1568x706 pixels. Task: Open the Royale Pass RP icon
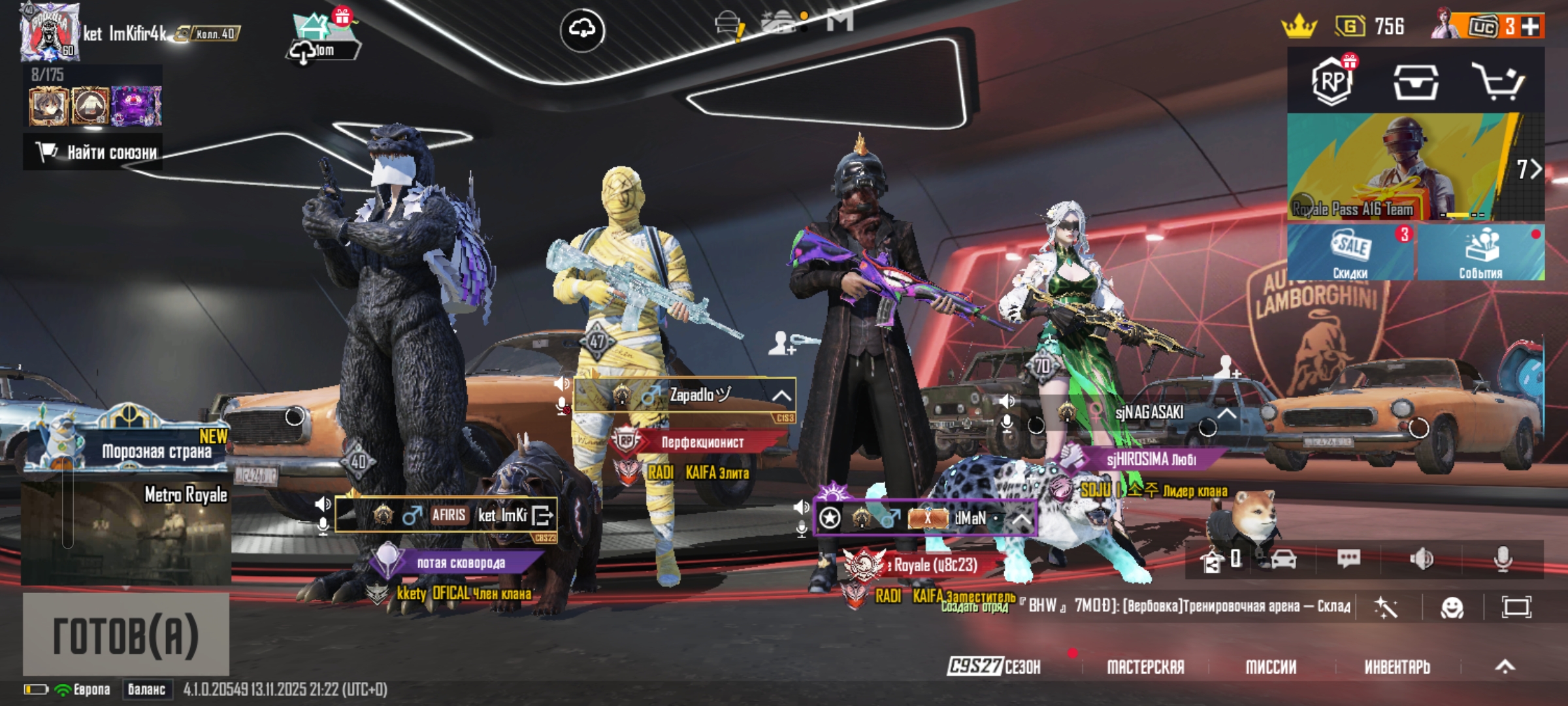tap(1332, 82)
